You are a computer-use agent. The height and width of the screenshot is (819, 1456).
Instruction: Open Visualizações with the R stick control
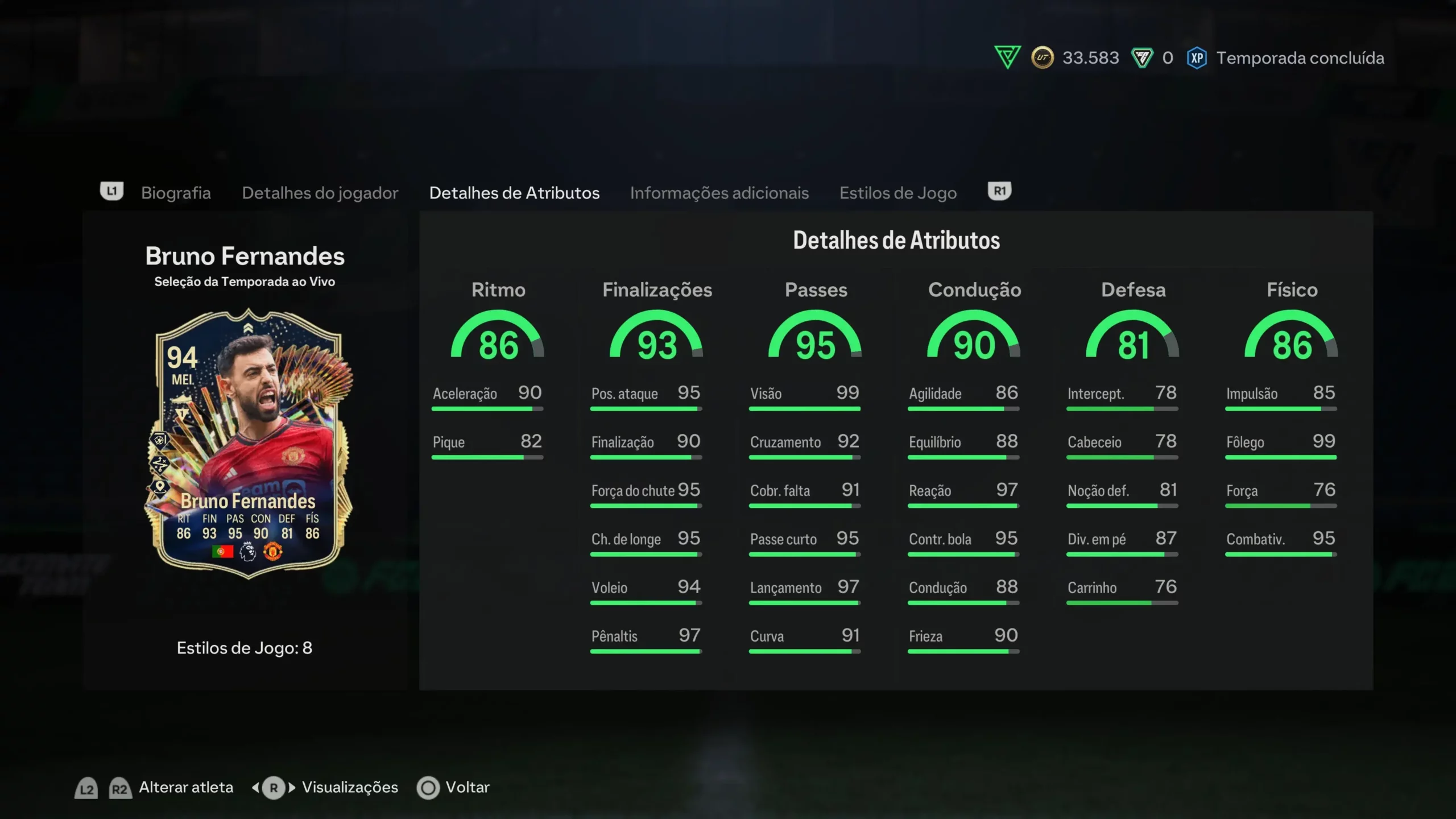pos(350,787)
